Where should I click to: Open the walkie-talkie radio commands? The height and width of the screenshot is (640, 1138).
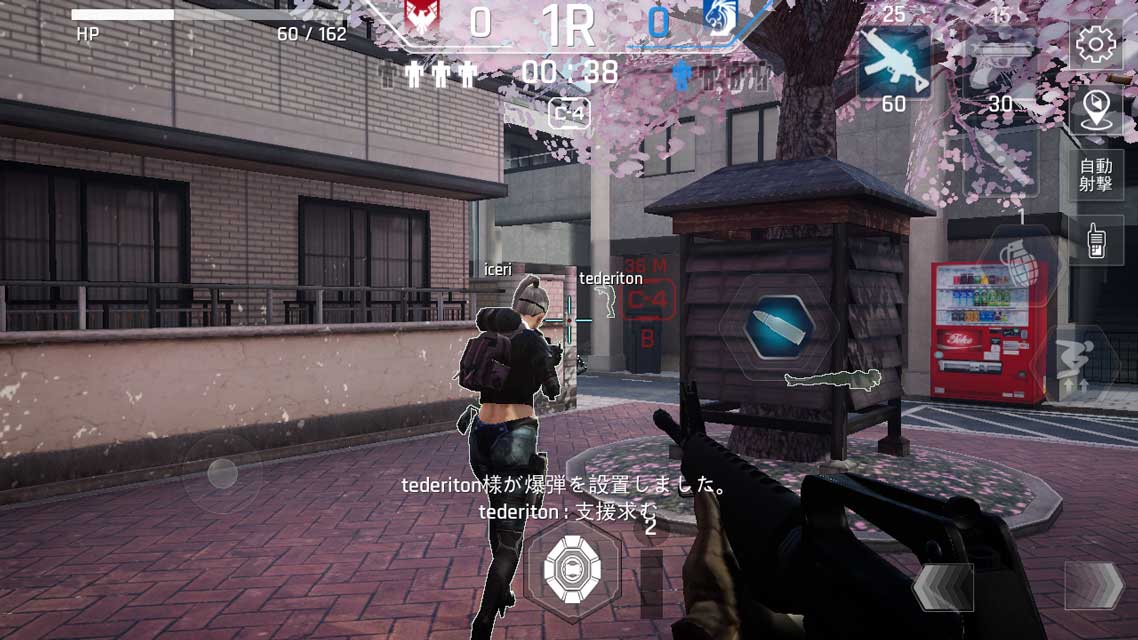coord(1095,241)
